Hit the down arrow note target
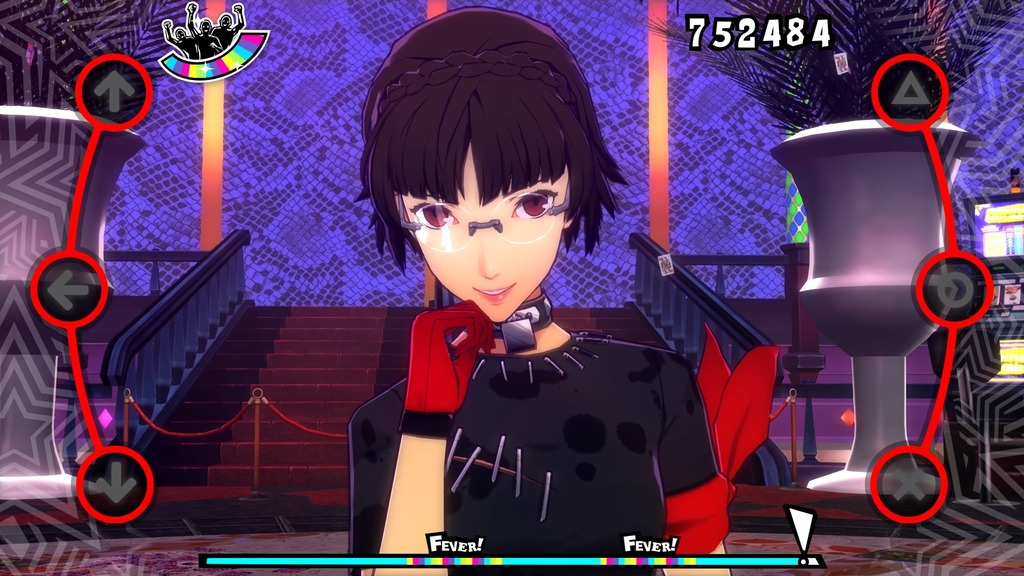This screenshot has width=1024, height=576. tap(114, 484)
